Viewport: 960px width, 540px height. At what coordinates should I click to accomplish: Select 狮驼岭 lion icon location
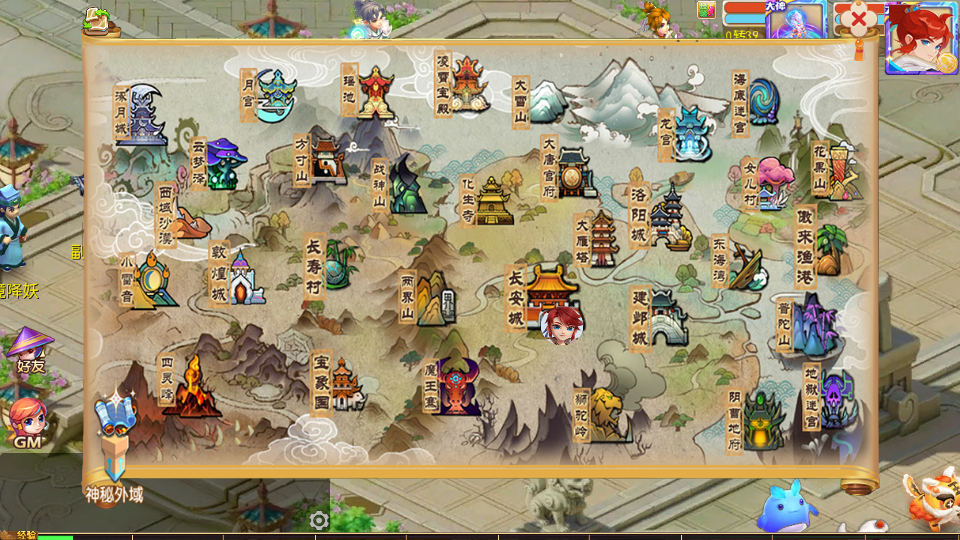pyautogui.click(x=607, y=412)
